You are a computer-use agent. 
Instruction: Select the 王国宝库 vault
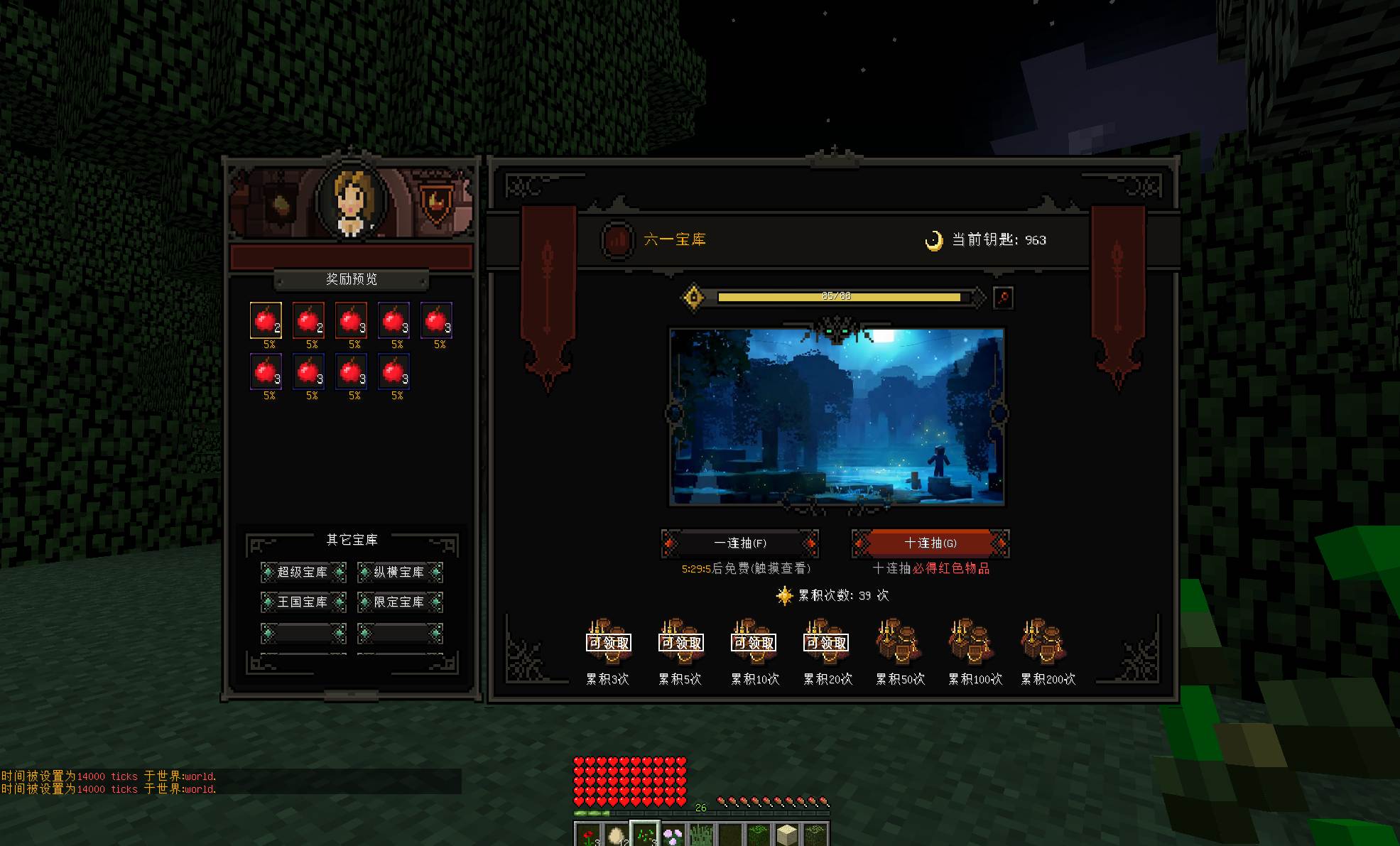303,602
